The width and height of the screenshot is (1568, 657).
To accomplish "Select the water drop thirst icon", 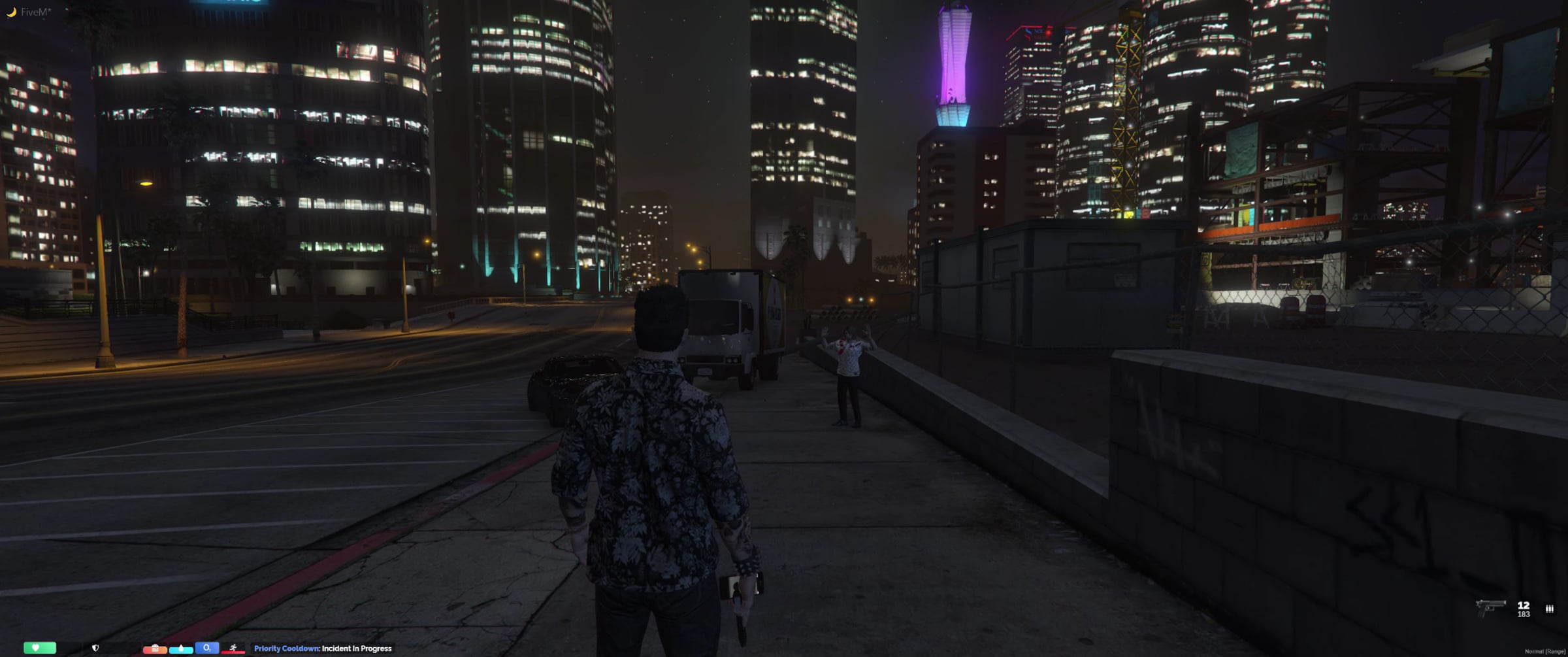I will click(181, 648).
